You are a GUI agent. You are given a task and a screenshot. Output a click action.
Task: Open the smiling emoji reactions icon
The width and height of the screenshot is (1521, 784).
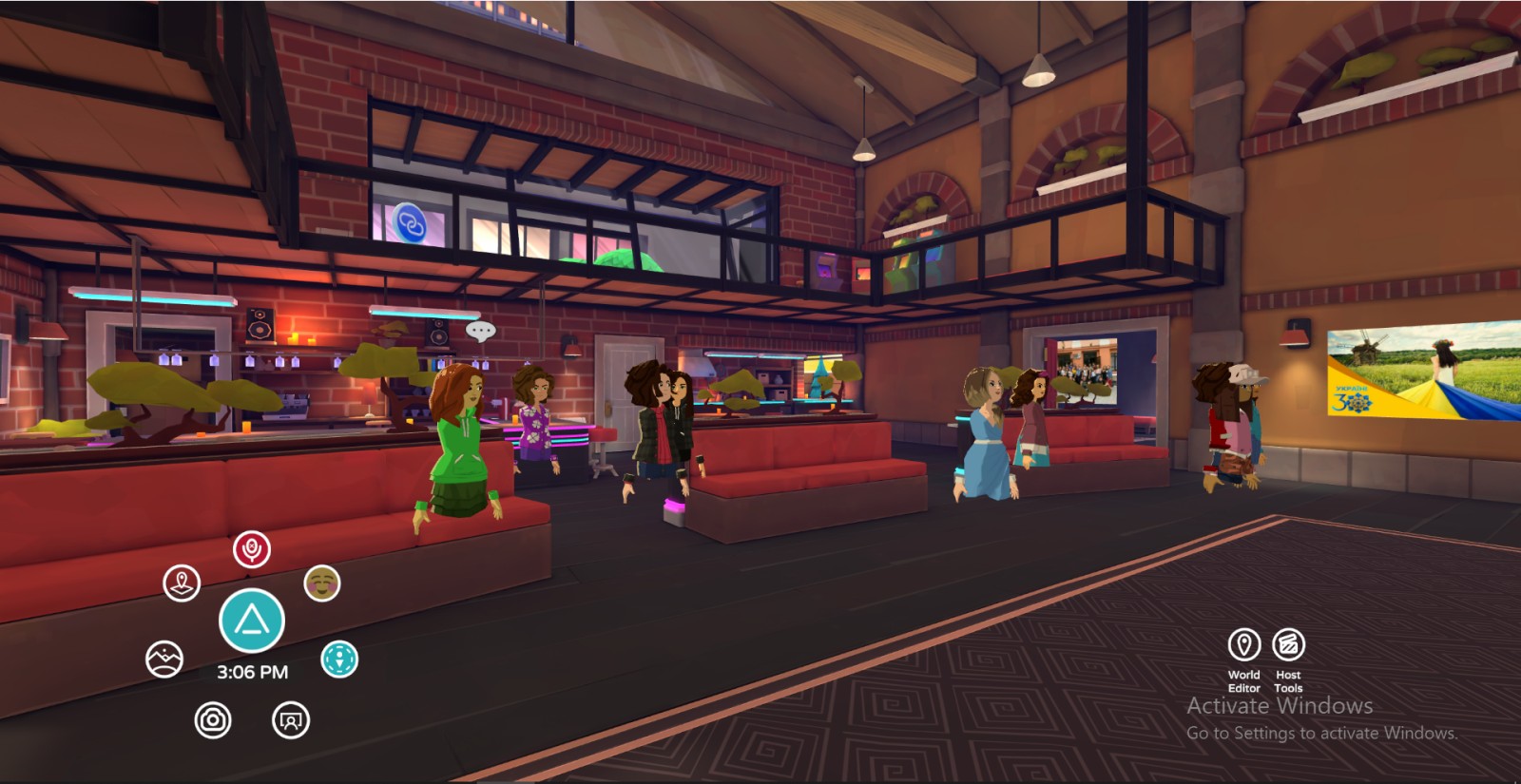(x=322, y=583)
